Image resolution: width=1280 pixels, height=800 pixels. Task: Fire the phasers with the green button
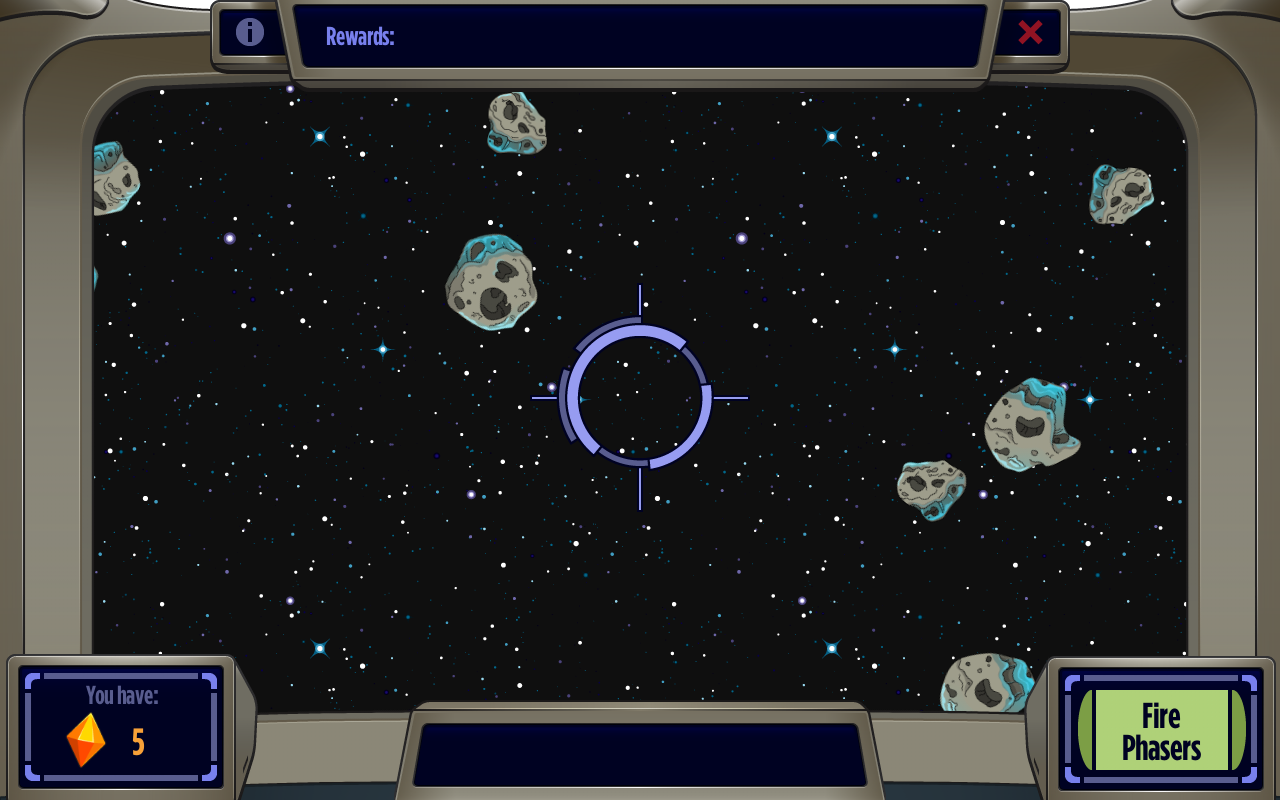click(x=1161, y=730)
